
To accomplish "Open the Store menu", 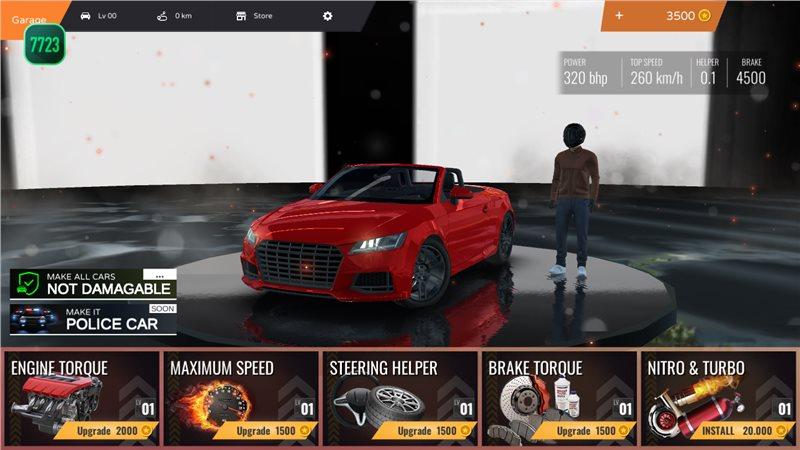I will (254, 16).
